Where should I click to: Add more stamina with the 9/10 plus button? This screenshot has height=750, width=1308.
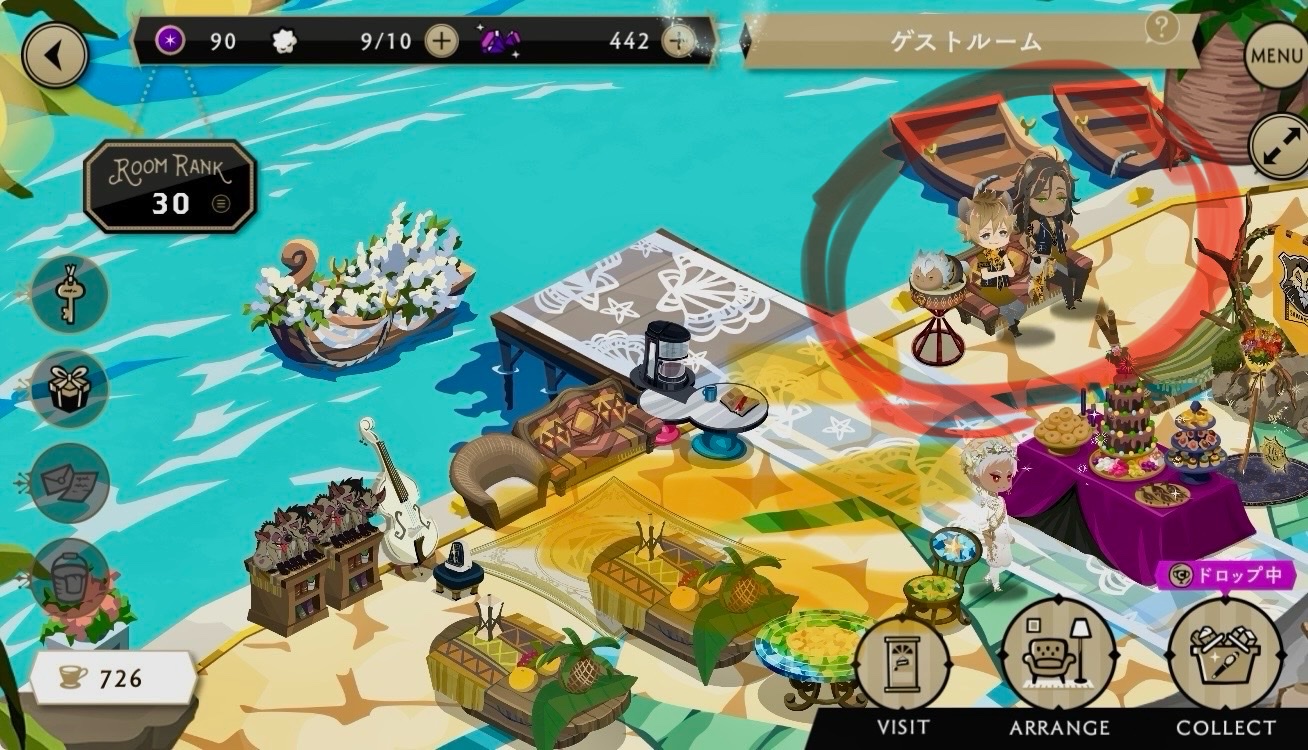pos(441,41)
